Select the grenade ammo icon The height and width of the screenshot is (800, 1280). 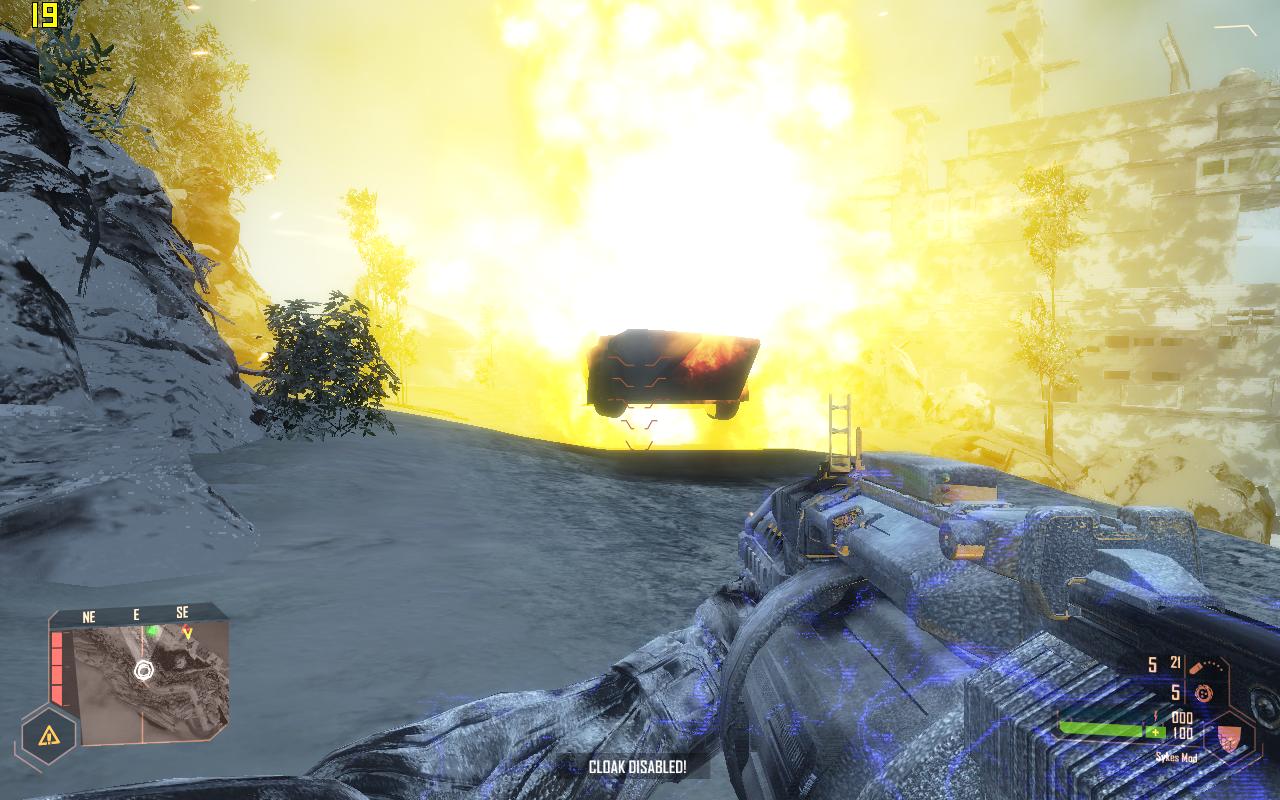pos(1204,694)
